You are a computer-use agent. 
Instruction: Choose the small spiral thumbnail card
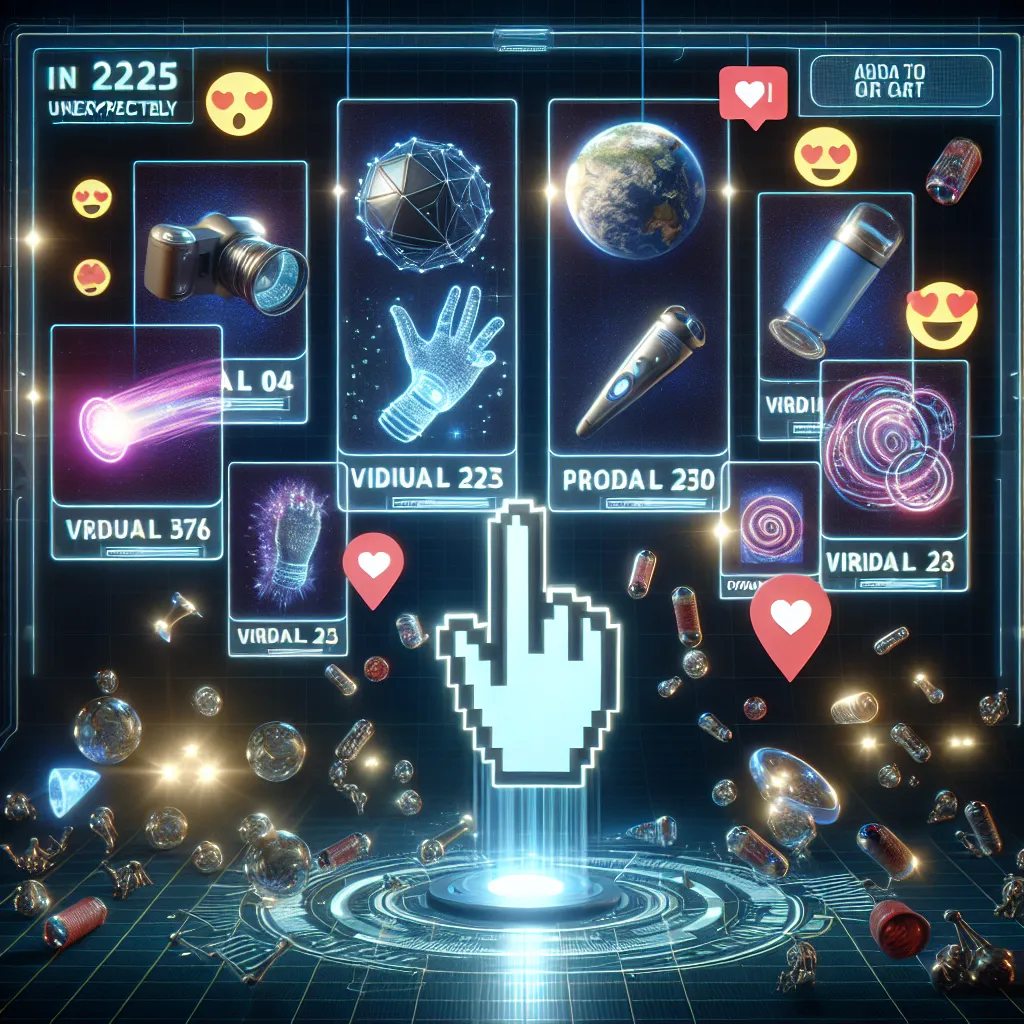pos(767,525)
